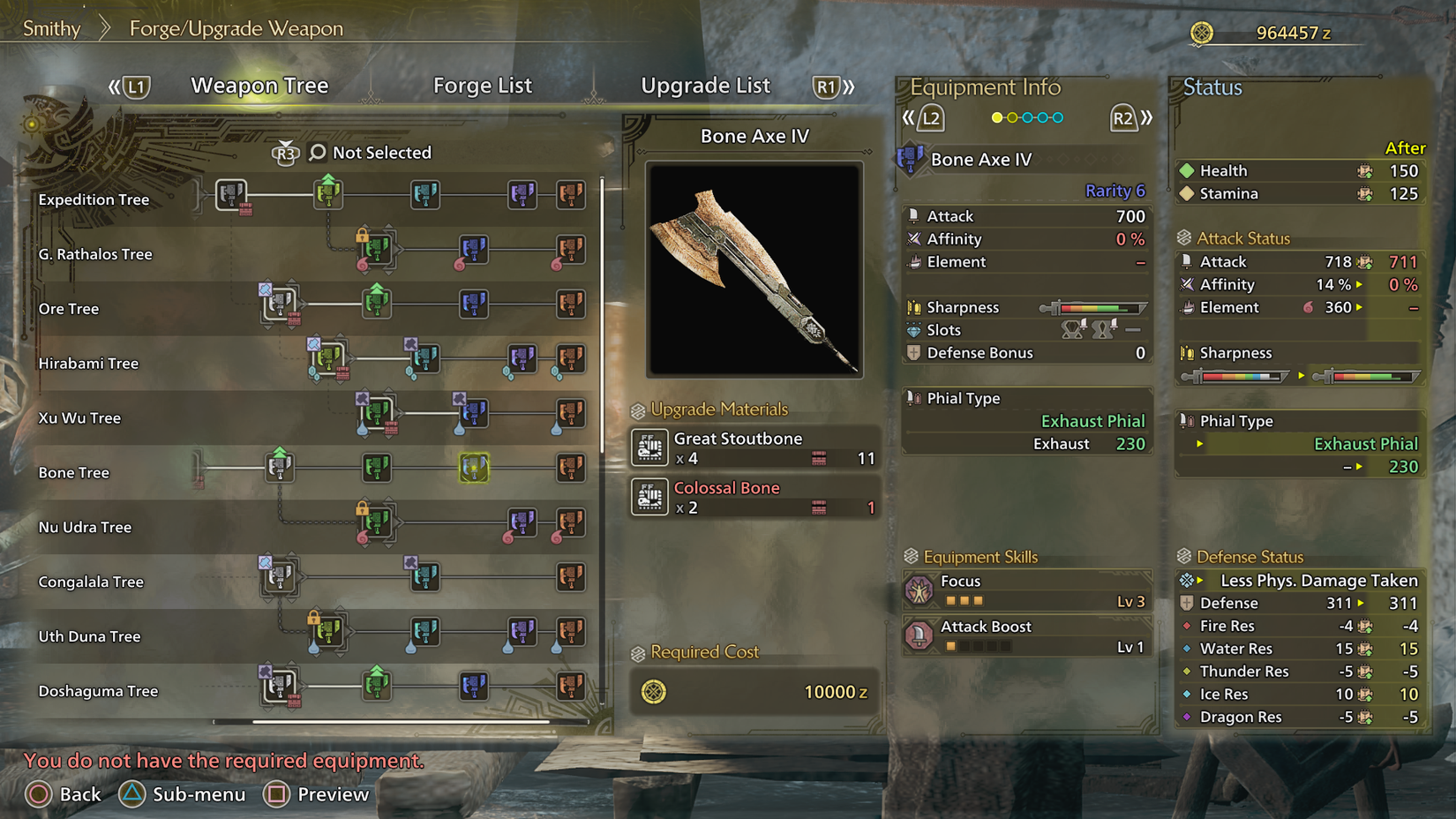Click the Bone Axe IV weapon preview image
Viewport: 1456px width, 819px height.
pyautogui.click(x=753, y=268)
